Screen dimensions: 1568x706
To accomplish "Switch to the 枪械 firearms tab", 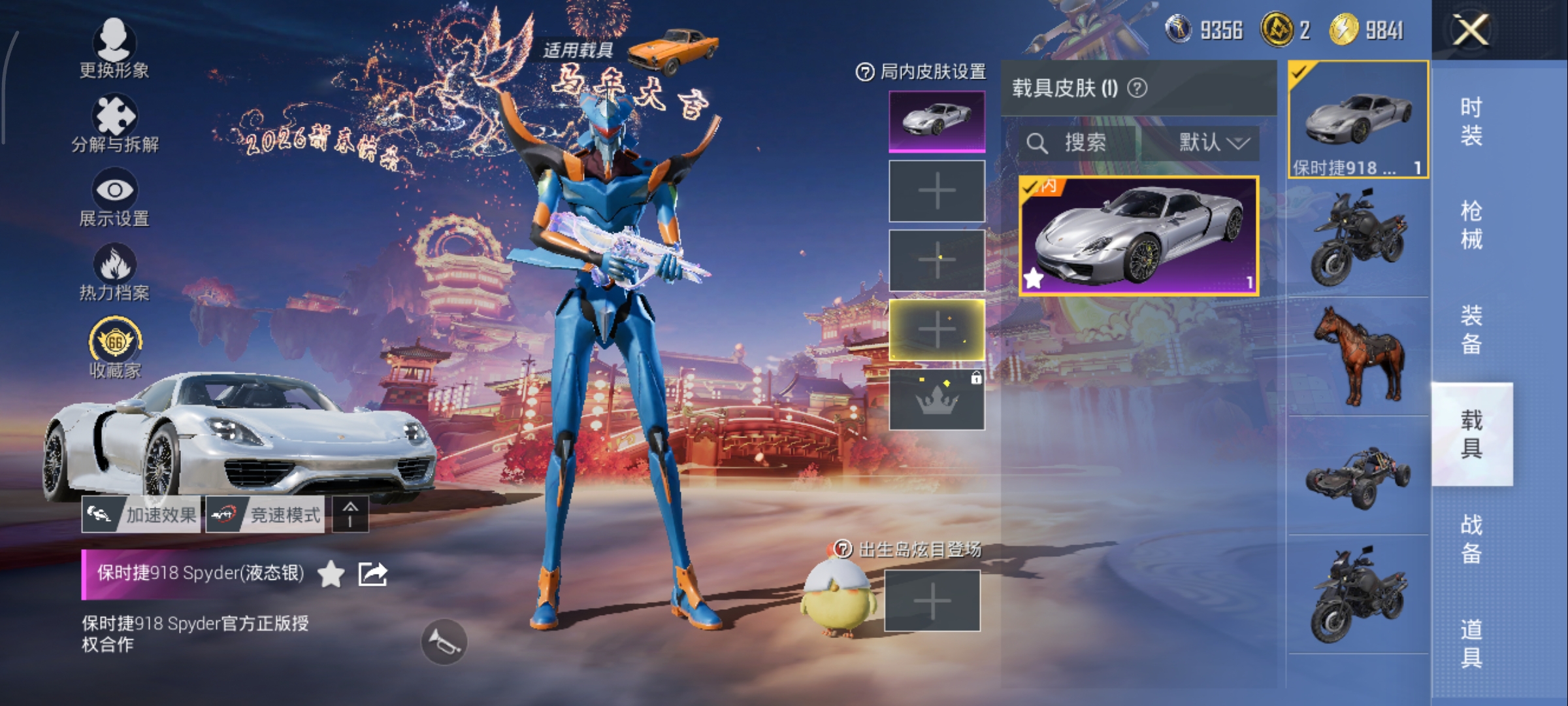I will 1471,226.
